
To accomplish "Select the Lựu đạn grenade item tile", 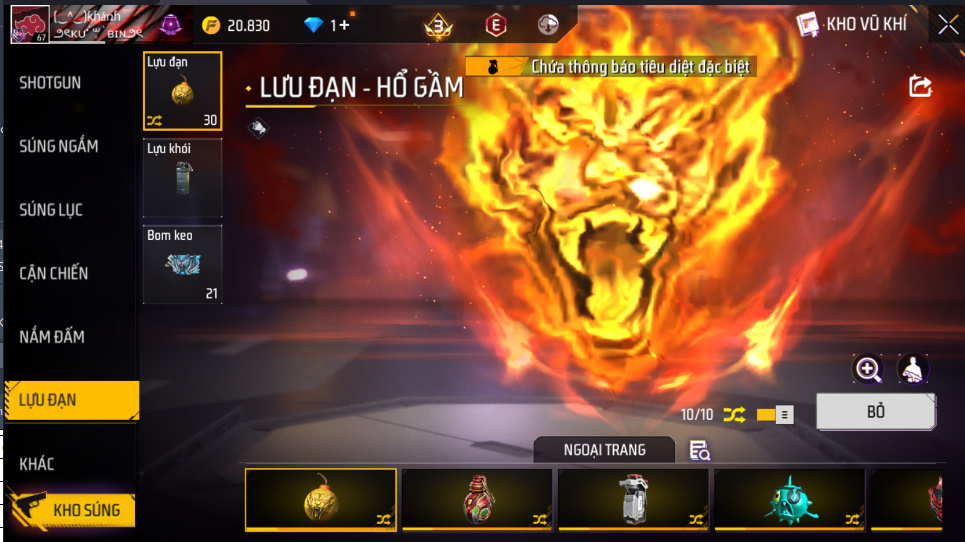I will point(182,92).
